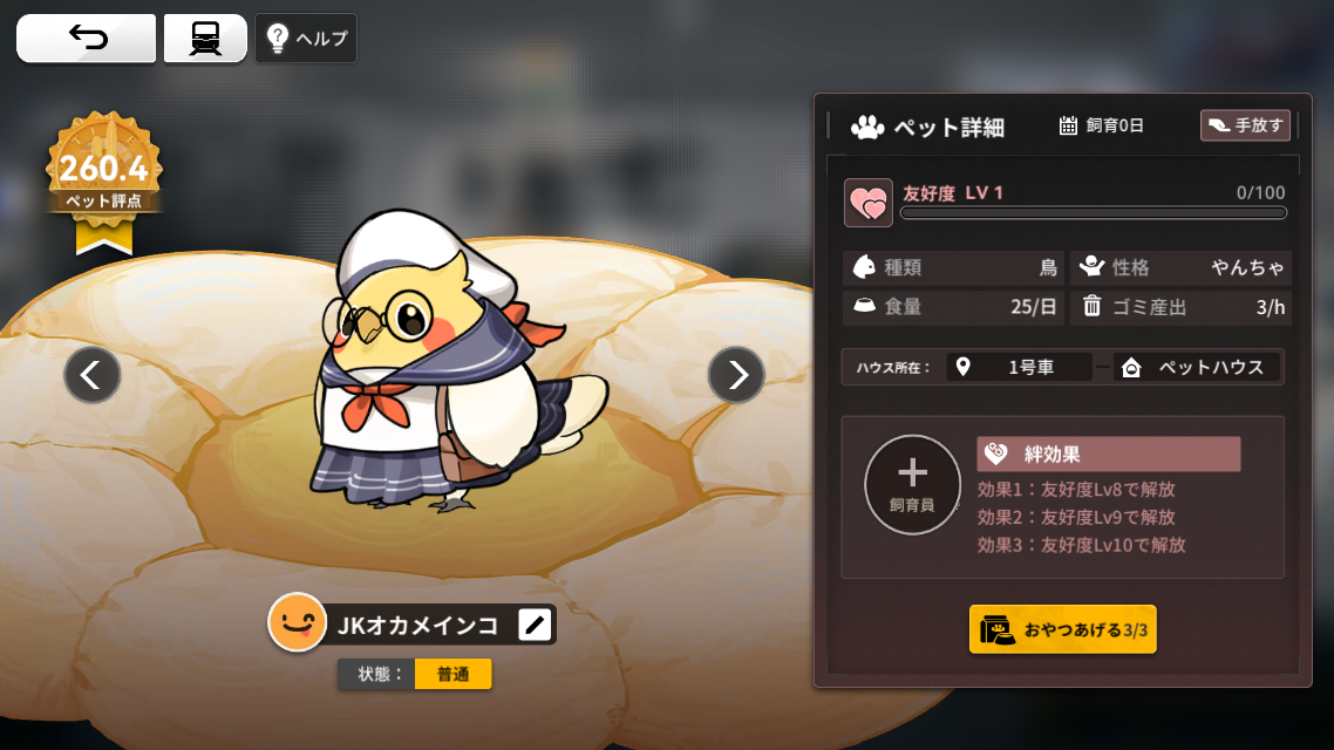Click the orange pet mood face icon
This screenshot has height=750, width=1334.
pos(297,622)
